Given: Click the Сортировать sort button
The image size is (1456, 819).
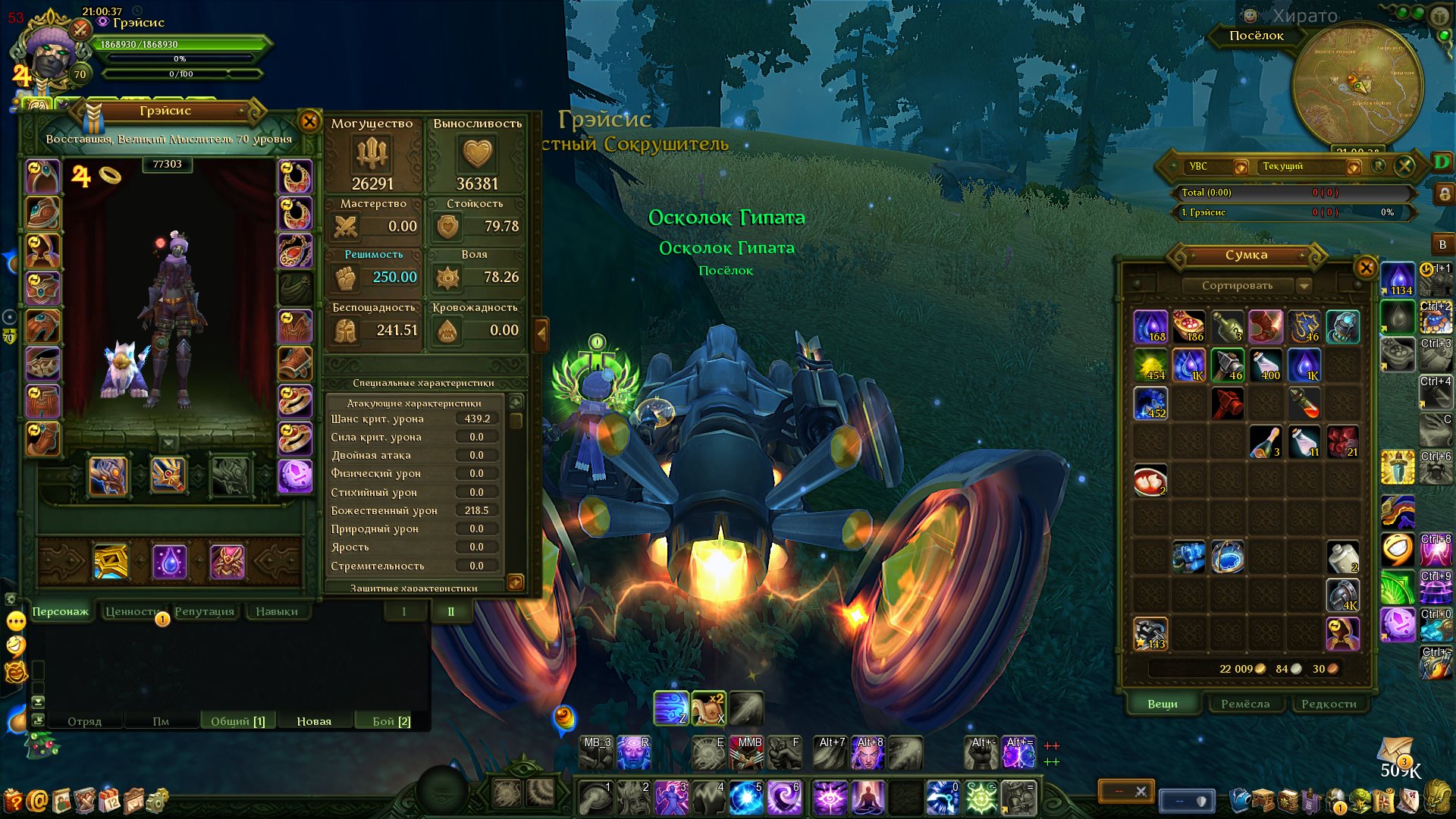Looking at the screenshot, I should (x=1237, y=286).
